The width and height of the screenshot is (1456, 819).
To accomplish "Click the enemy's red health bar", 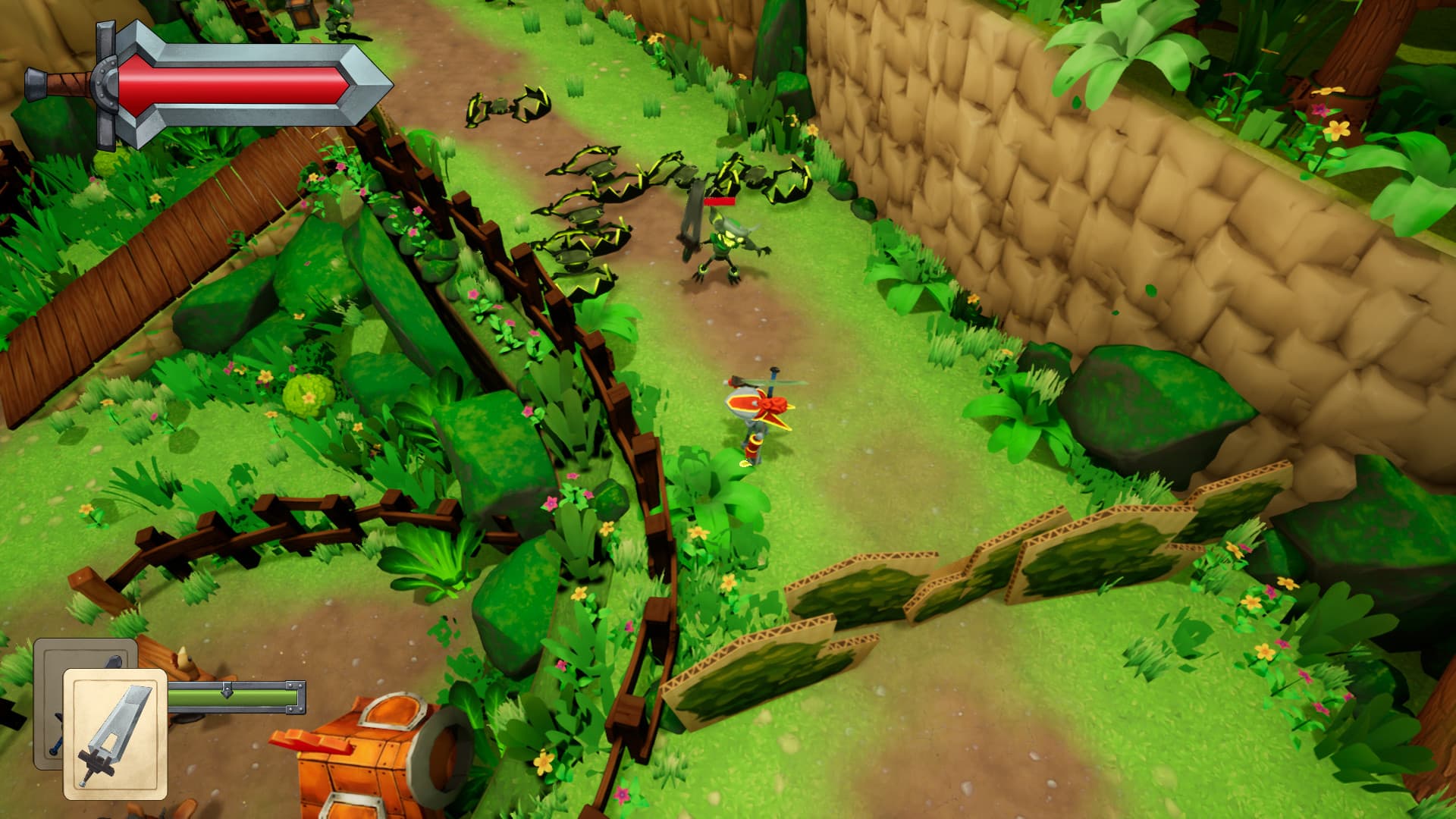I will tap(719, 201).
